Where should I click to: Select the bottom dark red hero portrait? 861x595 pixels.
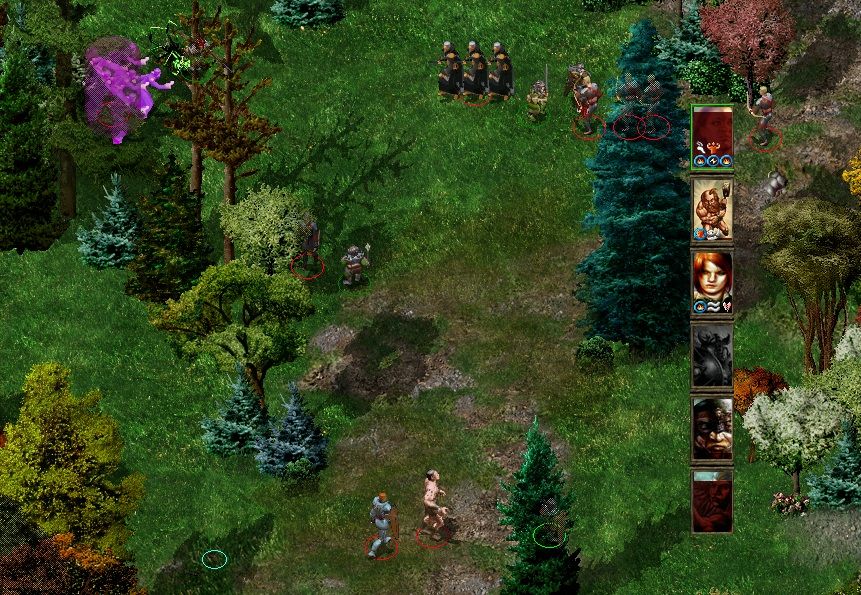click(x=712, y=500)
